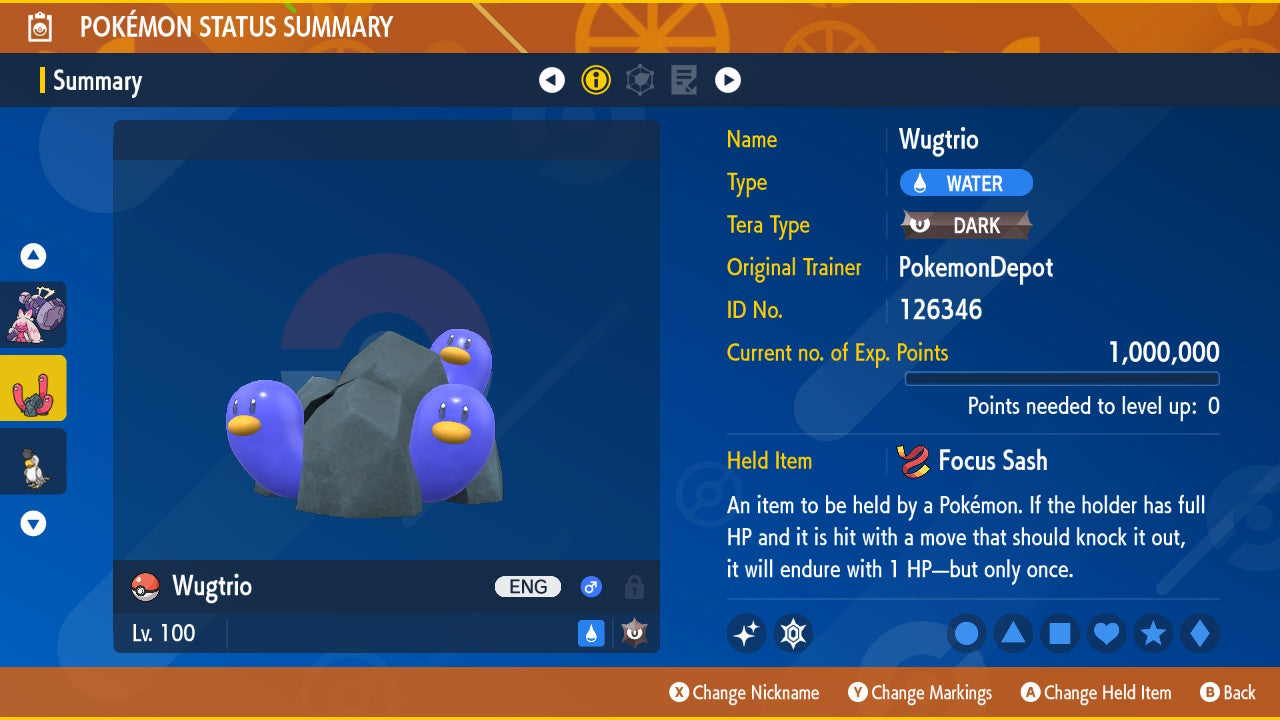Select the Wugtrio party thumbnail
The height and width of the screenshot is (720, 1280).
point(33,388)
